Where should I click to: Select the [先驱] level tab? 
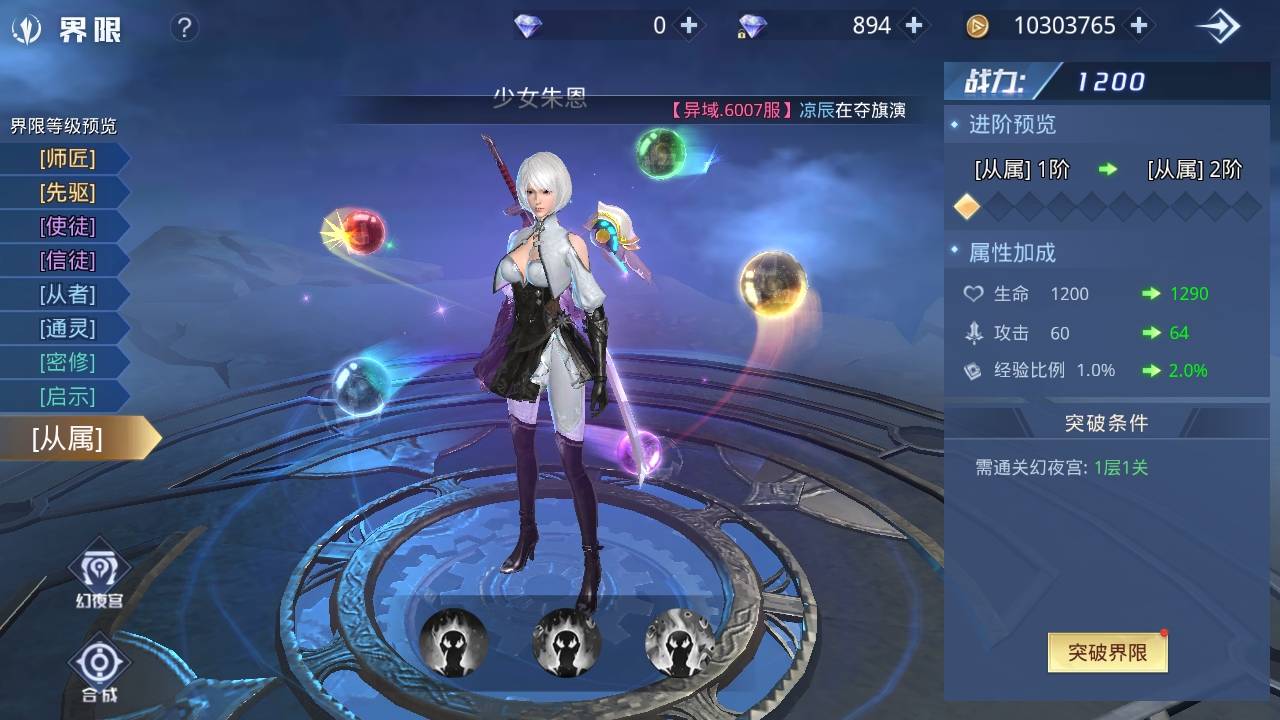67,192
